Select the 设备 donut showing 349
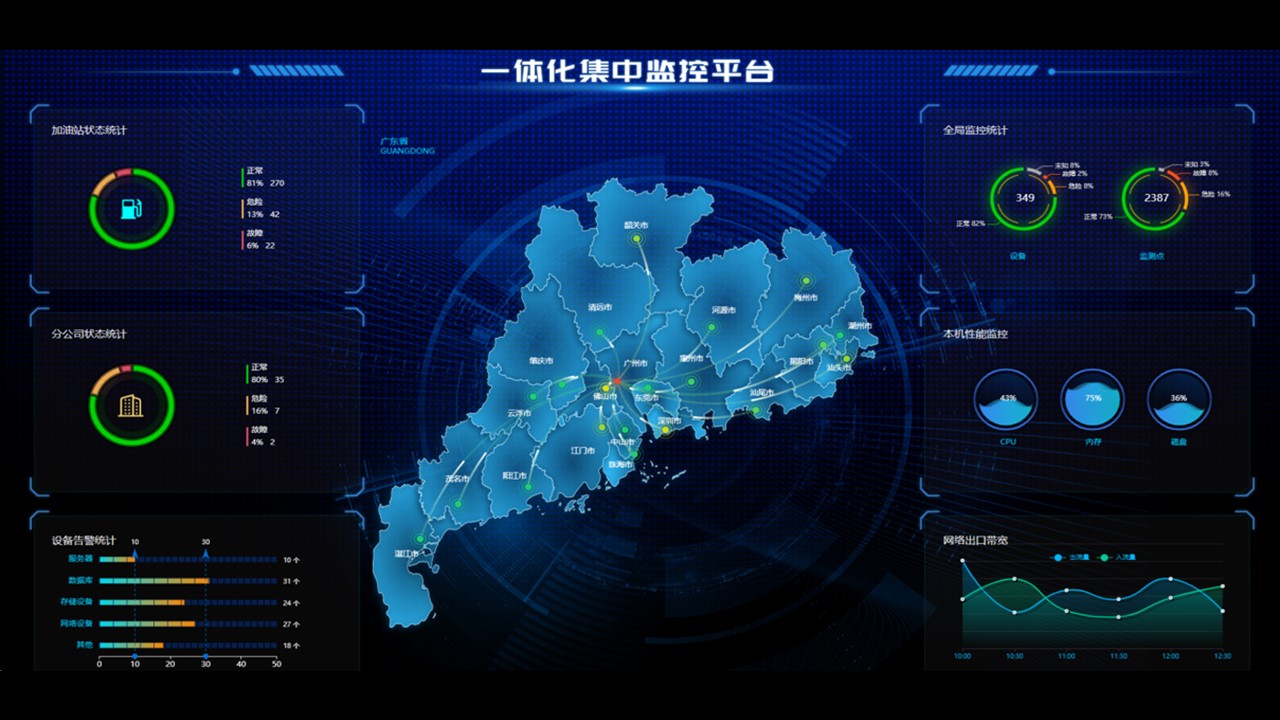Screen dimensions: 1280x720 pos(1024,198)
